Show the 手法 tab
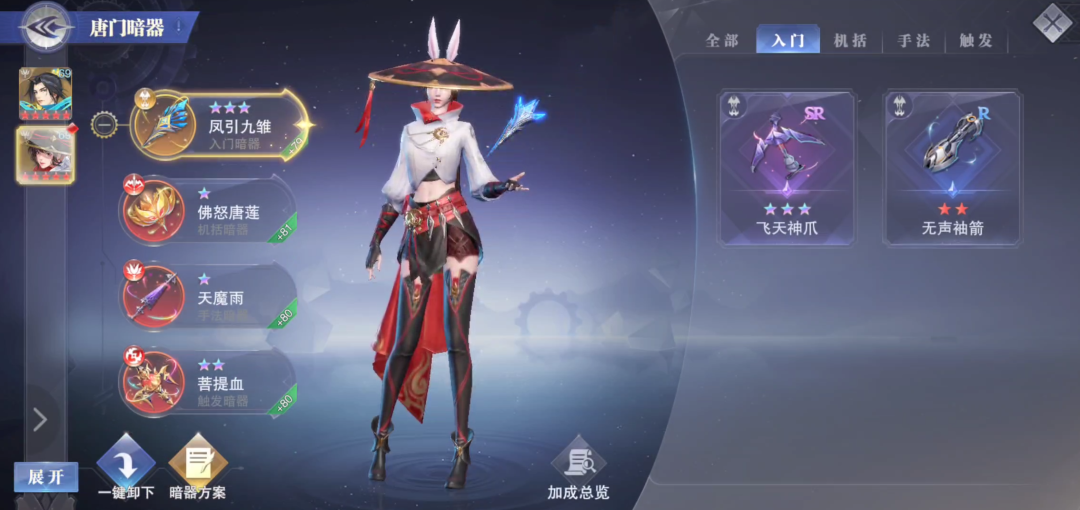Screen dimensions: 1080x510 914,41
